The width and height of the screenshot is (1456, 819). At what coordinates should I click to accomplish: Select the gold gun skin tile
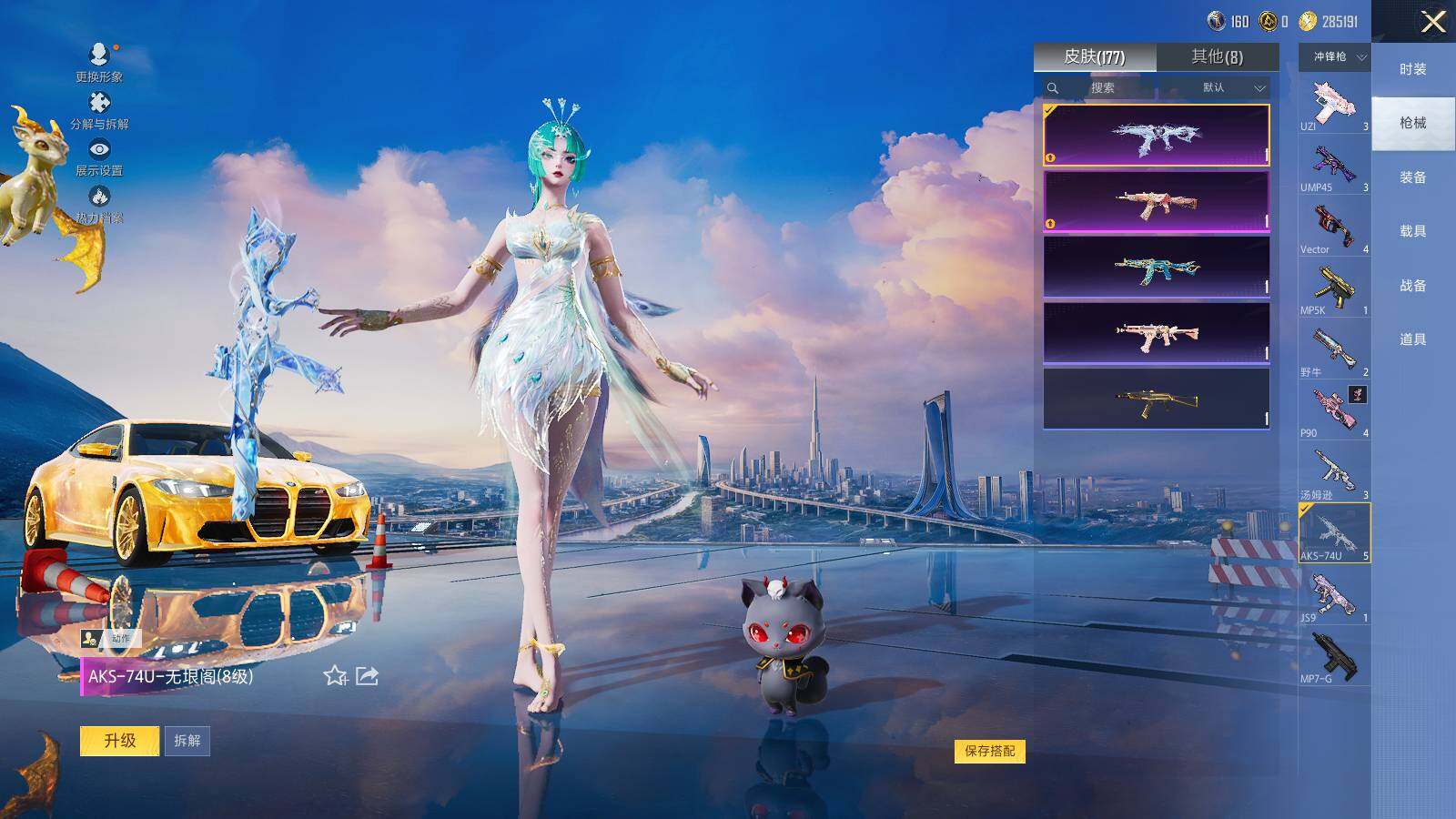click(x=1156, y=399)
